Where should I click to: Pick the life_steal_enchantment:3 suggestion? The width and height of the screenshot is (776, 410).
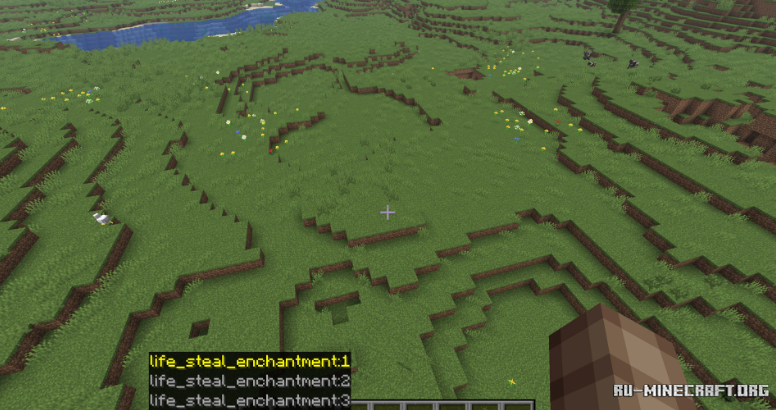click(x=249, y=400)
